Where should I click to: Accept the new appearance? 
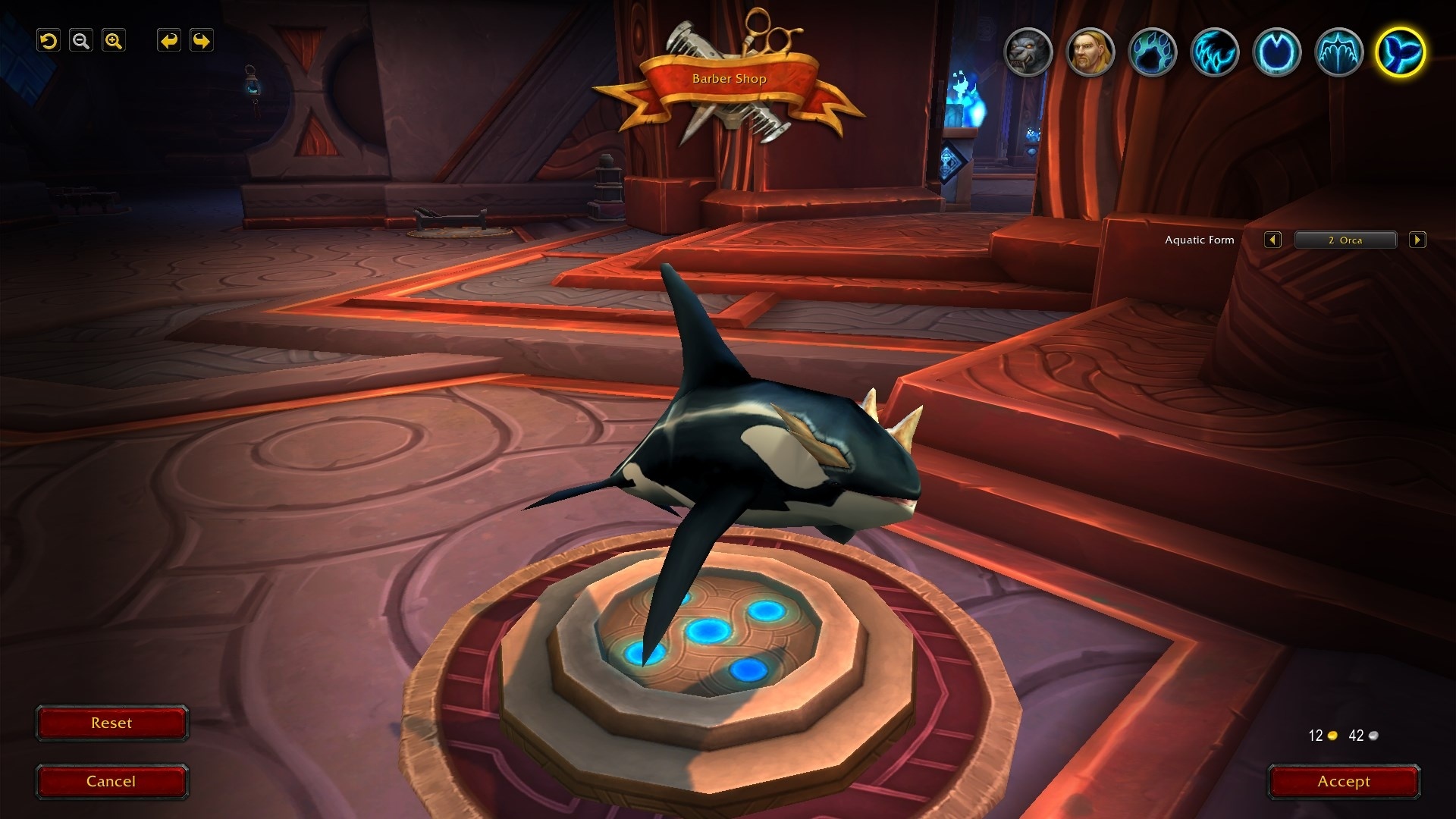[x=1343, y=782]
